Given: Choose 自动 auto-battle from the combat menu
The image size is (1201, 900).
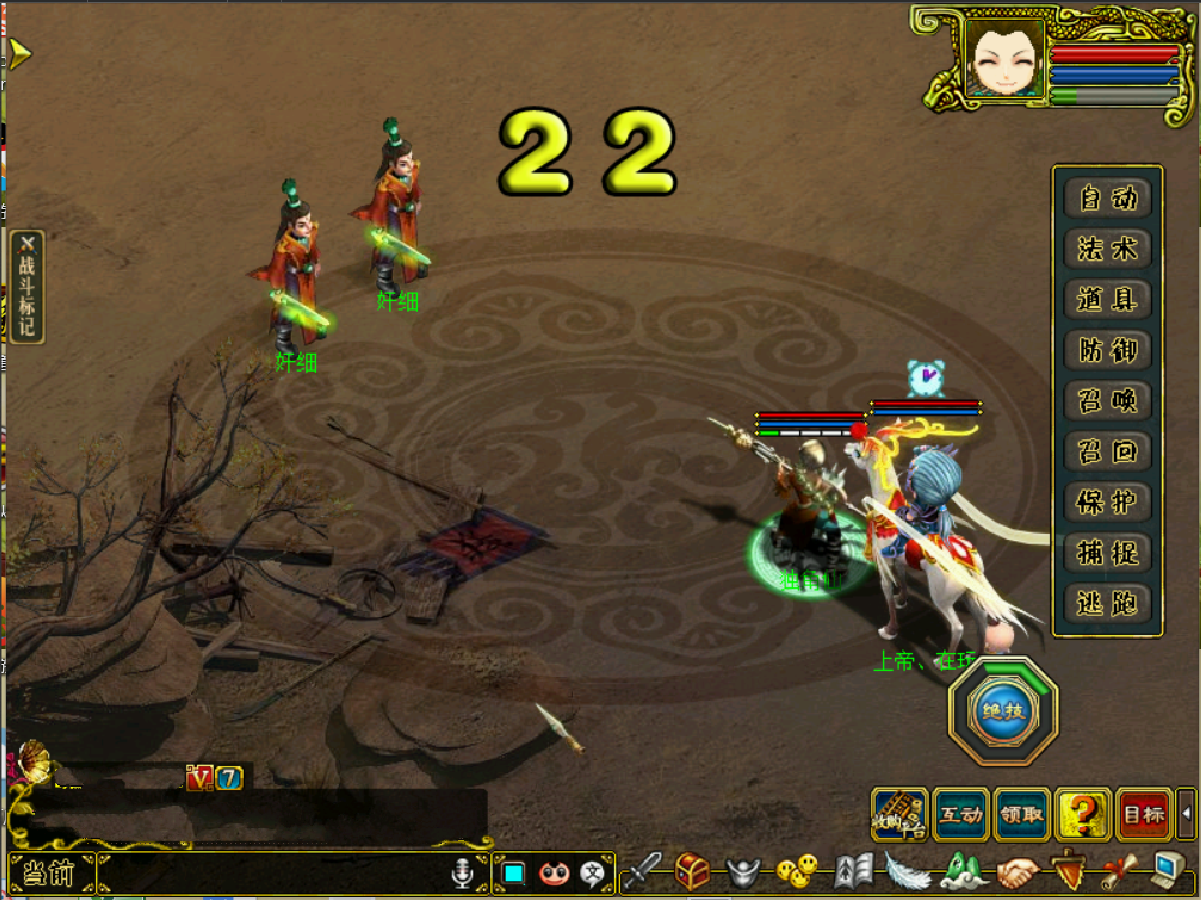Looking at the screenshot, I should click(x=1108, y=198).
